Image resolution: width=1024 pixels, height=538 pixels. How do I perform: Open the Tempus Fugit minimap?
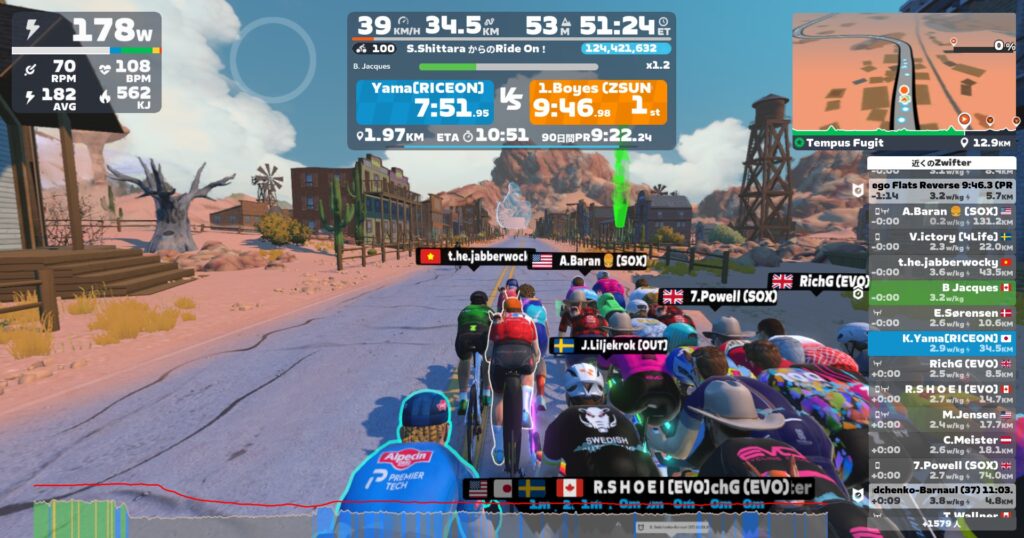pyautogui.click(x=903, y=80)
